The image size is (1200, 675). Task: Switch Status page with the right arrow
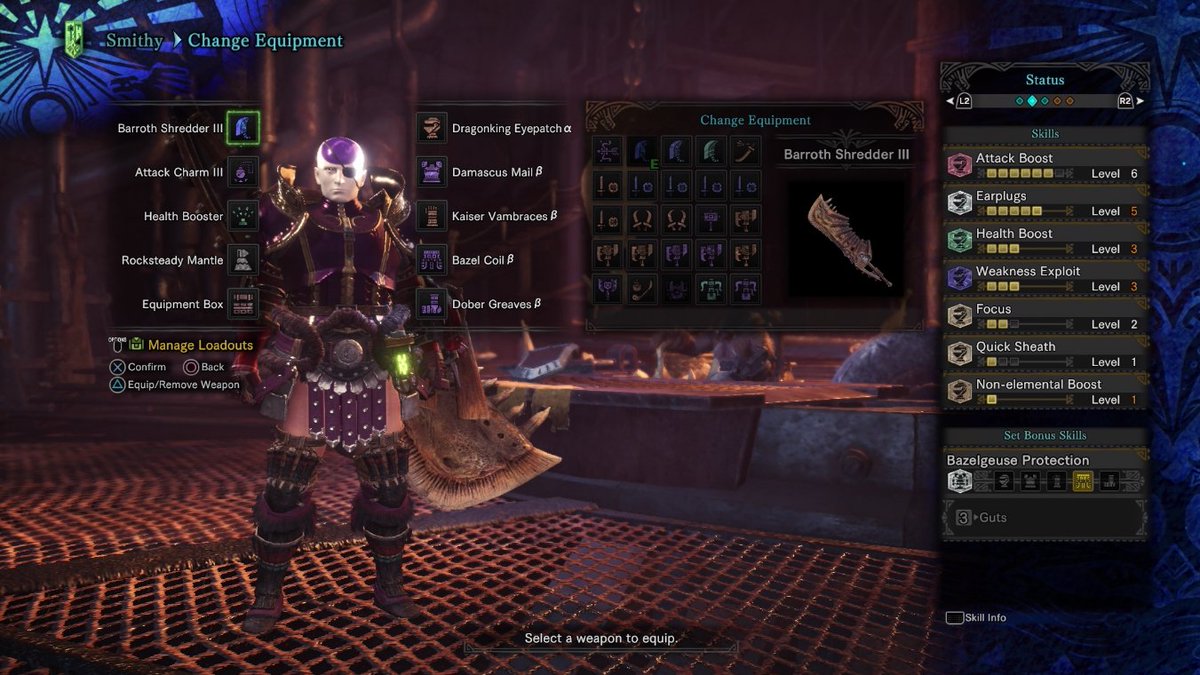coord(1139,101)
